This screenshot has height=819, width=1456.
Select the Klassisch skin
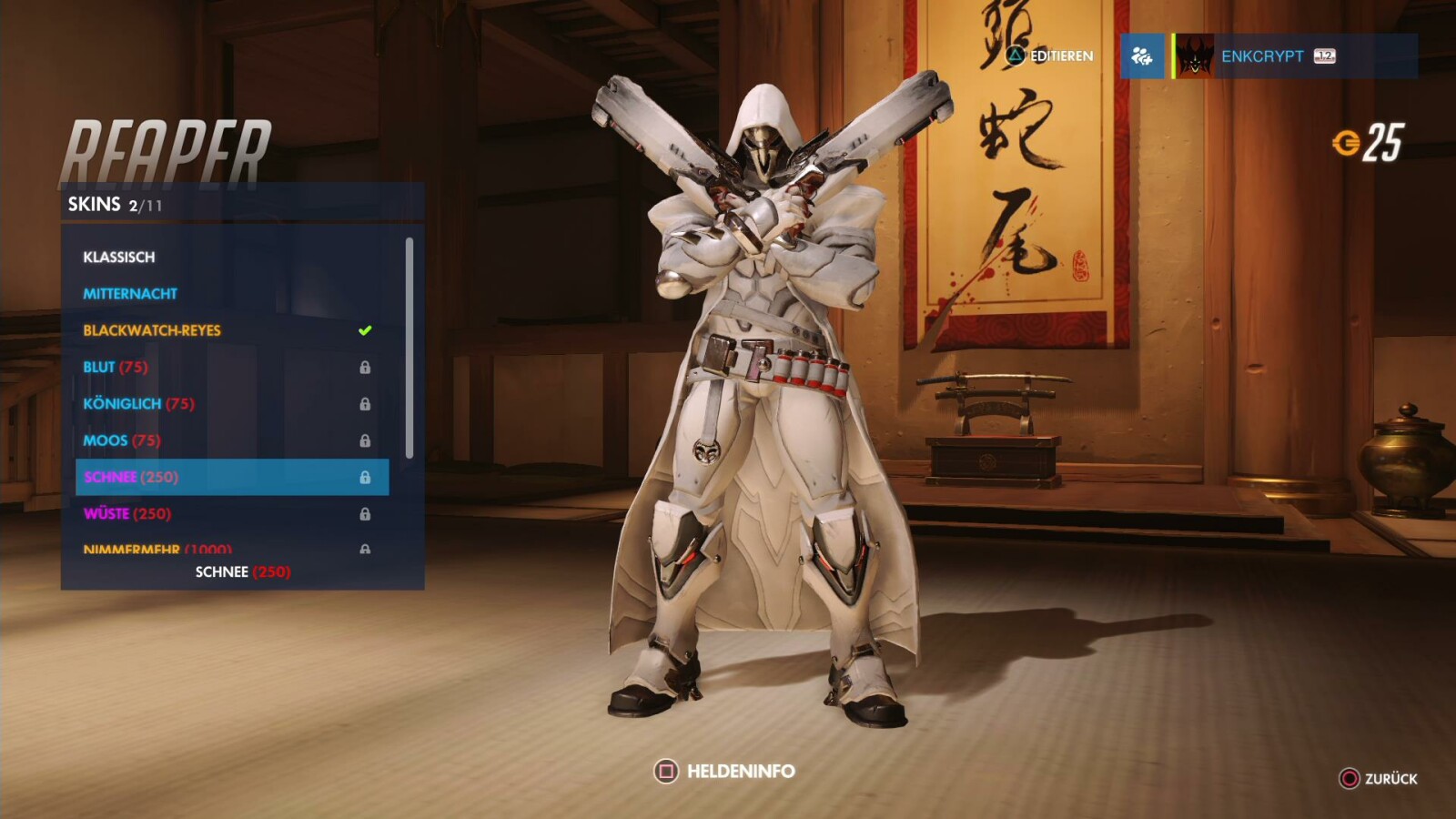tap(118, 258)
